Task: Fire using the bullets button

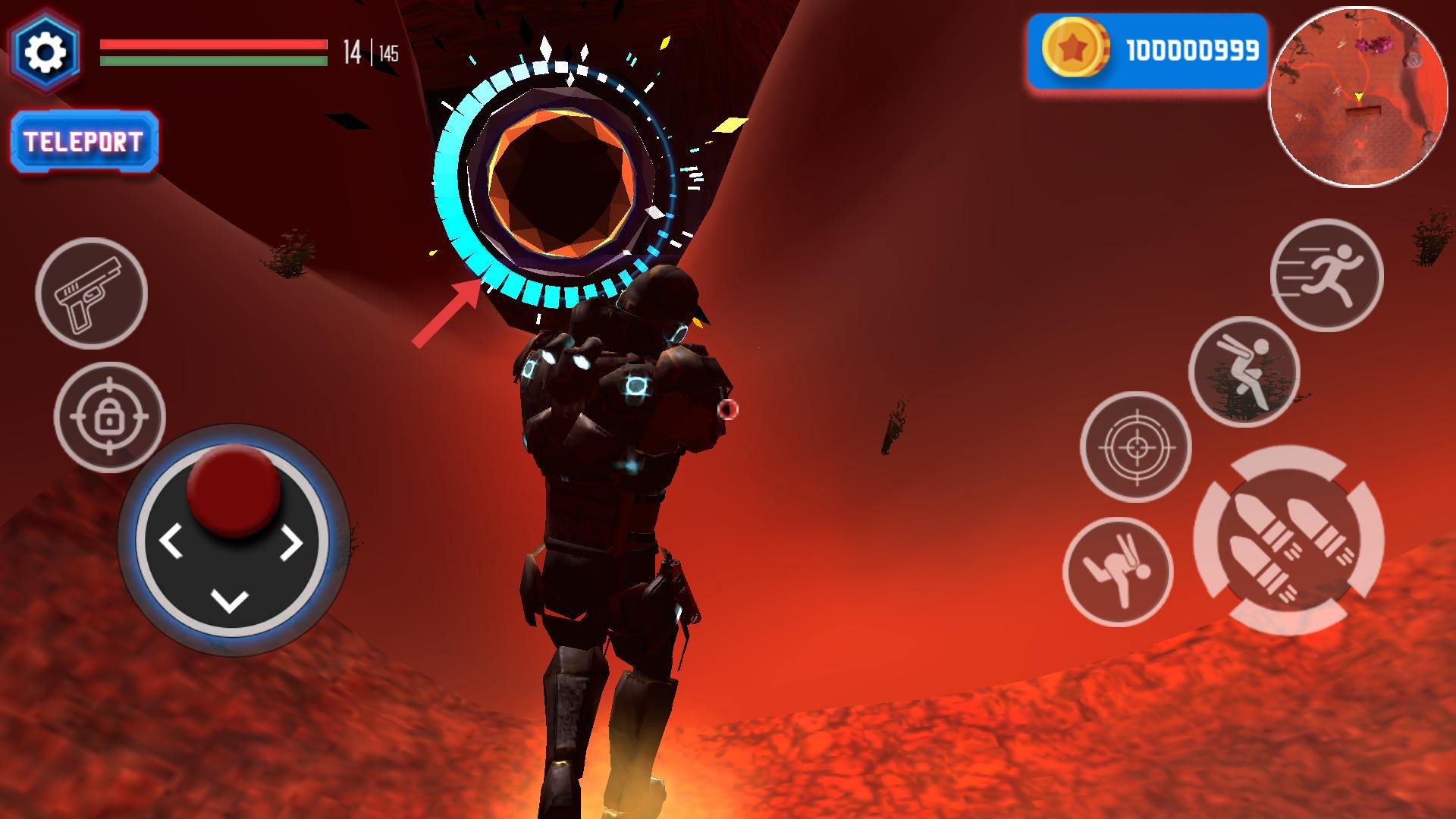Action: click(1288, 541)
